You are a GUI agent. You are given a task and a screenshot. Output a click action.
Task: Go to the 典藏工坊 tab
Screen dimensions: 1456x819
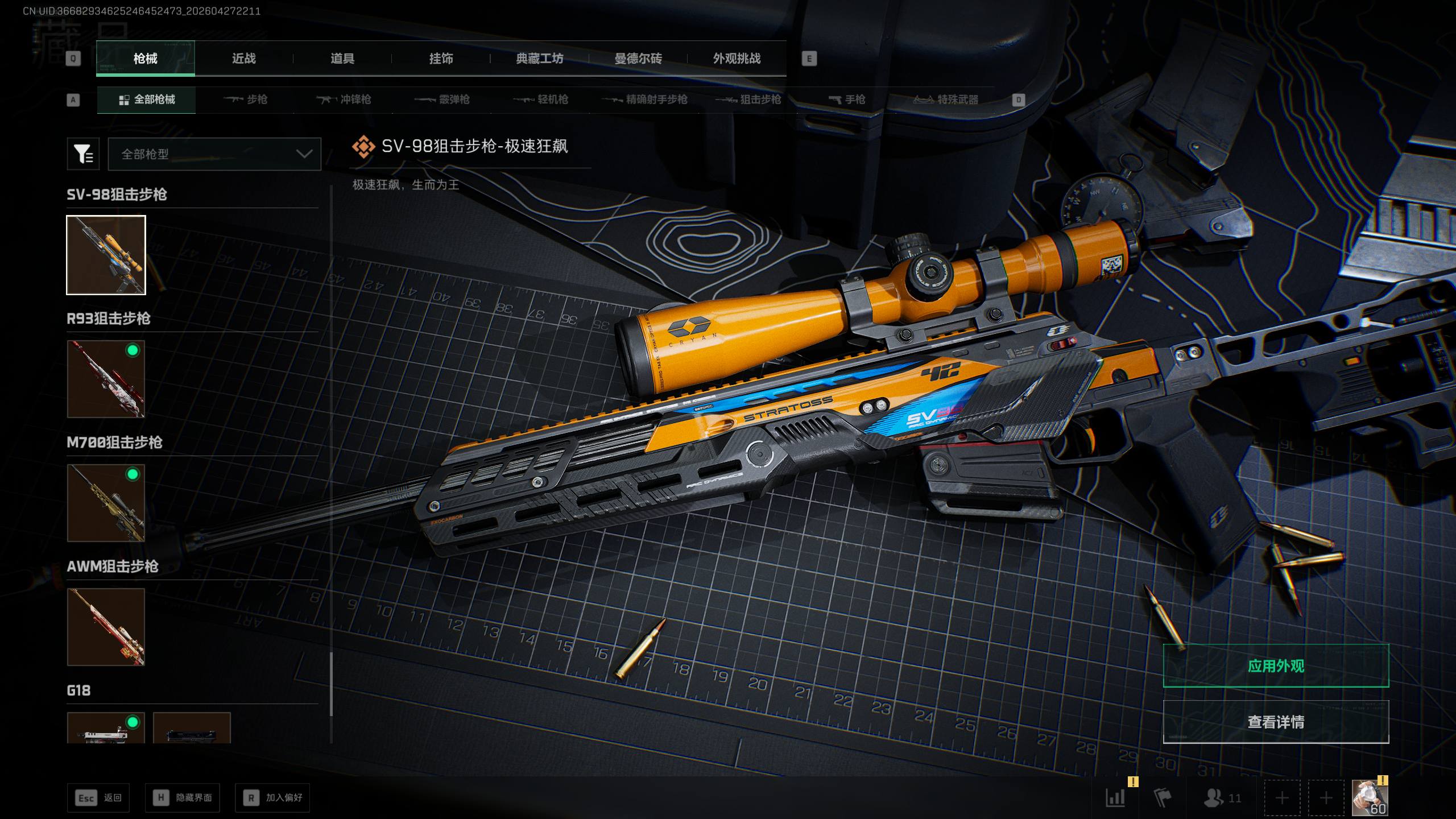coord(539,59)
